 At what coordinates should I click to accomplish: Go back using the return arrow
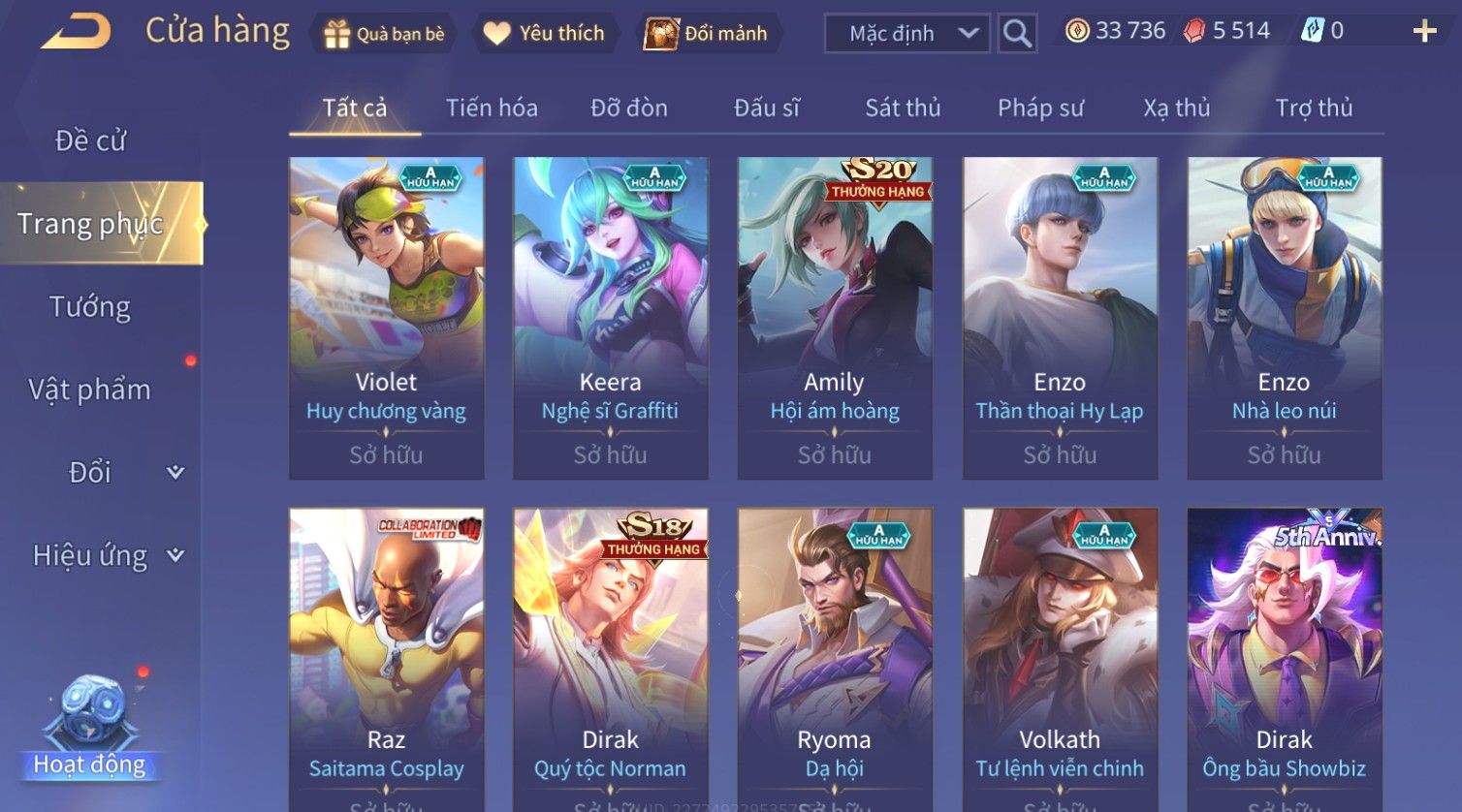click(76, 32)
